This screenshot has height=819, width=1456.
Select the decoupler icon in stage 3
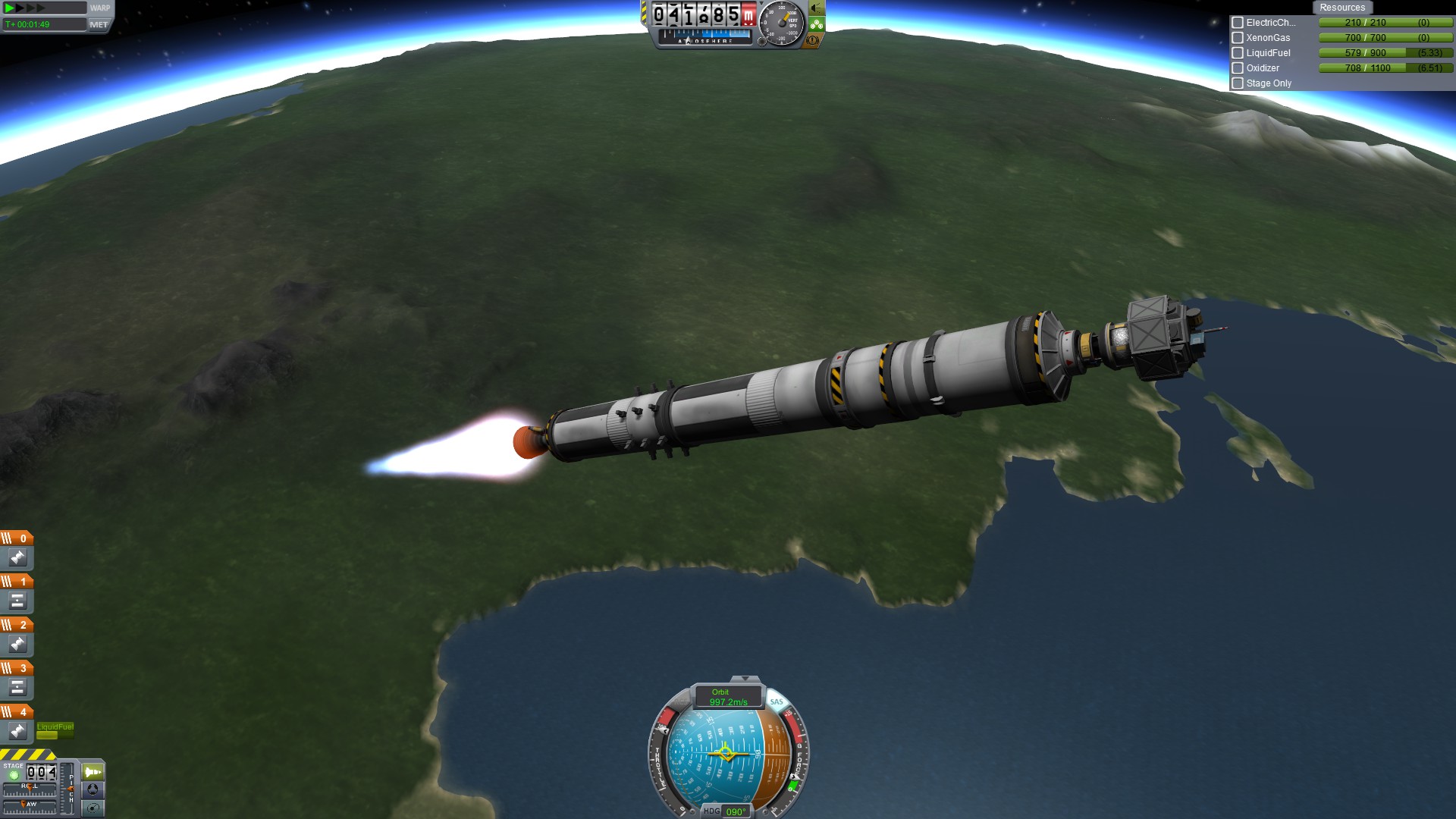click(17, 688)
